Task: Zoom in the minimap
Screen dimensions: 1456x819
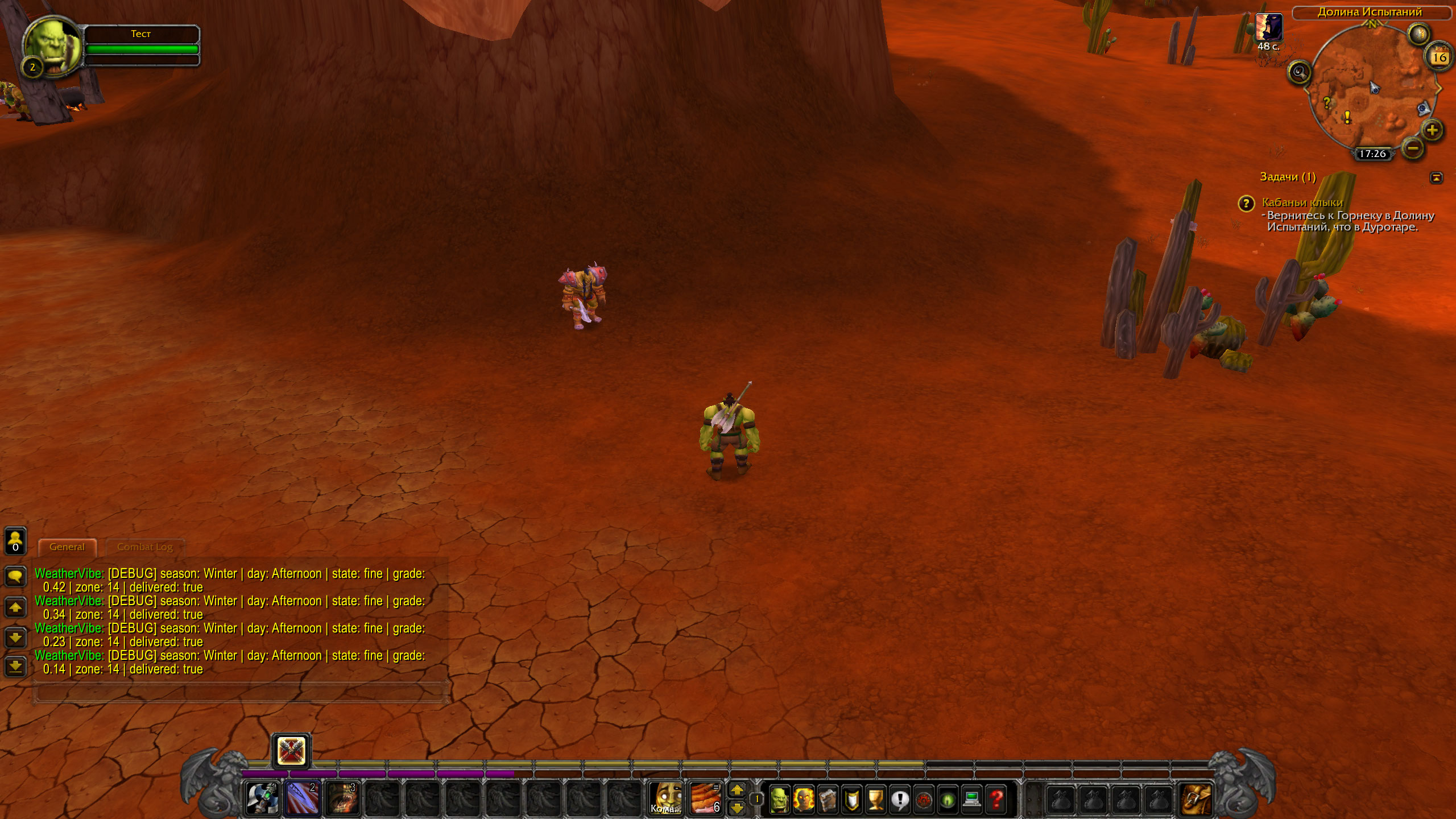Action: [1432, 130]
